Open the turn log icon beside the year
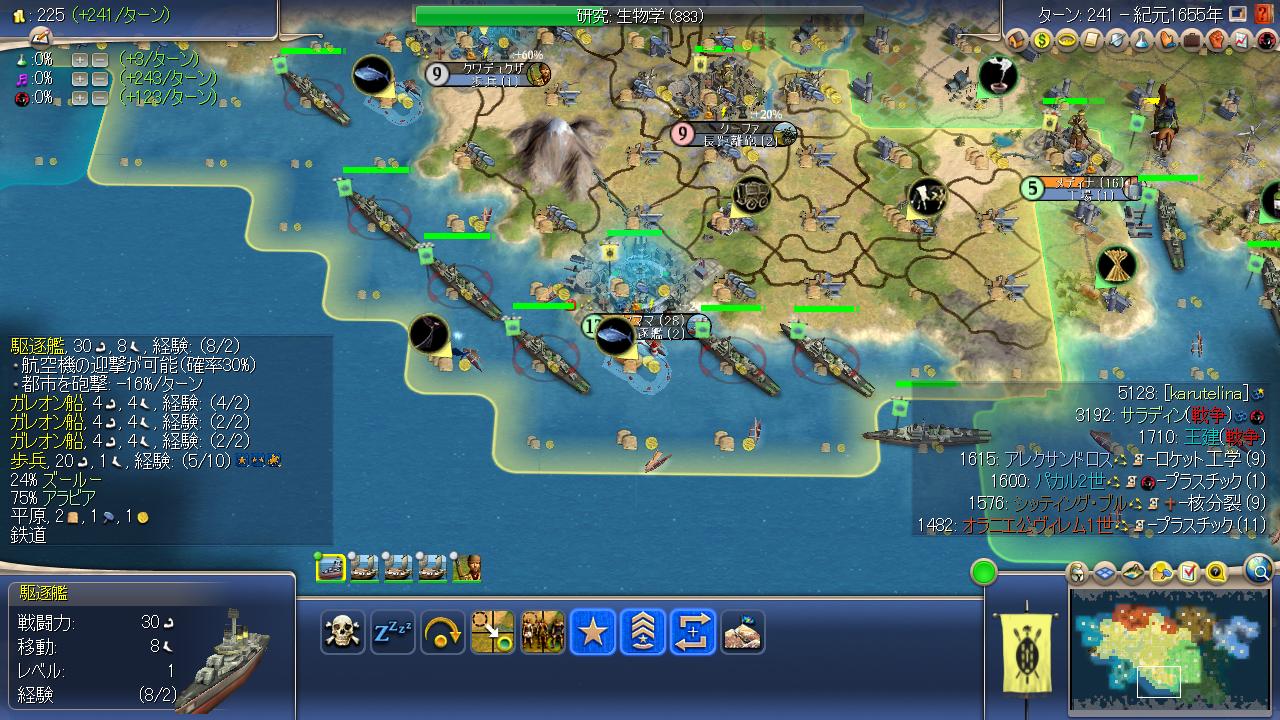The height and width of the screenshot is (720, 1280). click(x=1237, y=13)
